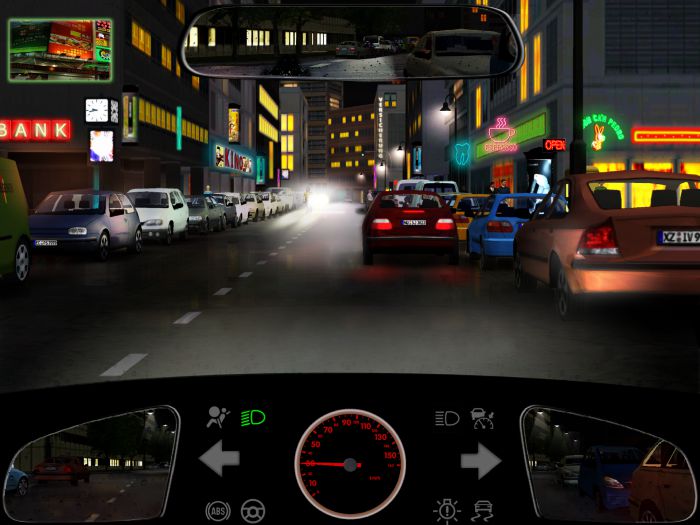
Task: Click the ABS indicator icon
Action: (217, 510)
